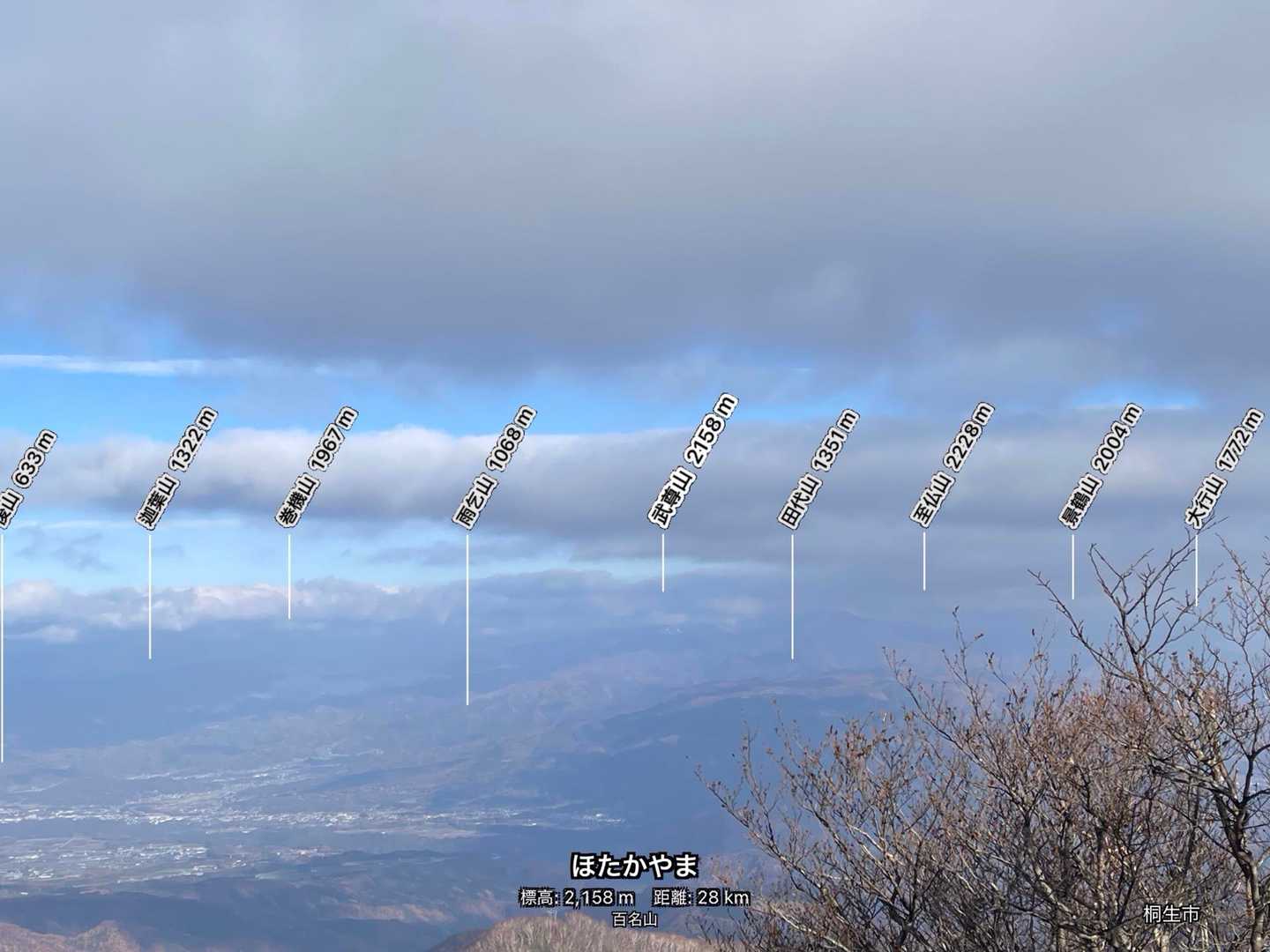Viewport: 1270px width, 952px height.
Task: Tap the 桐生市 location label
Action: [1170, 914]
